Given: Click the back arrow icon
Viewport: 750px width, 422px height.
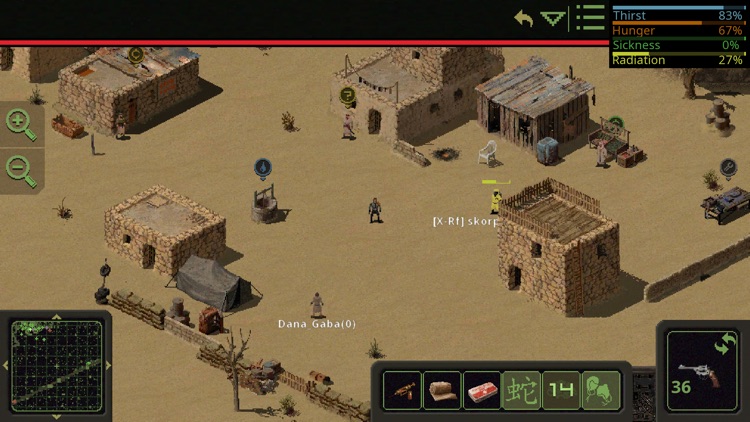Looking at the screenshot, I should 524,18.
